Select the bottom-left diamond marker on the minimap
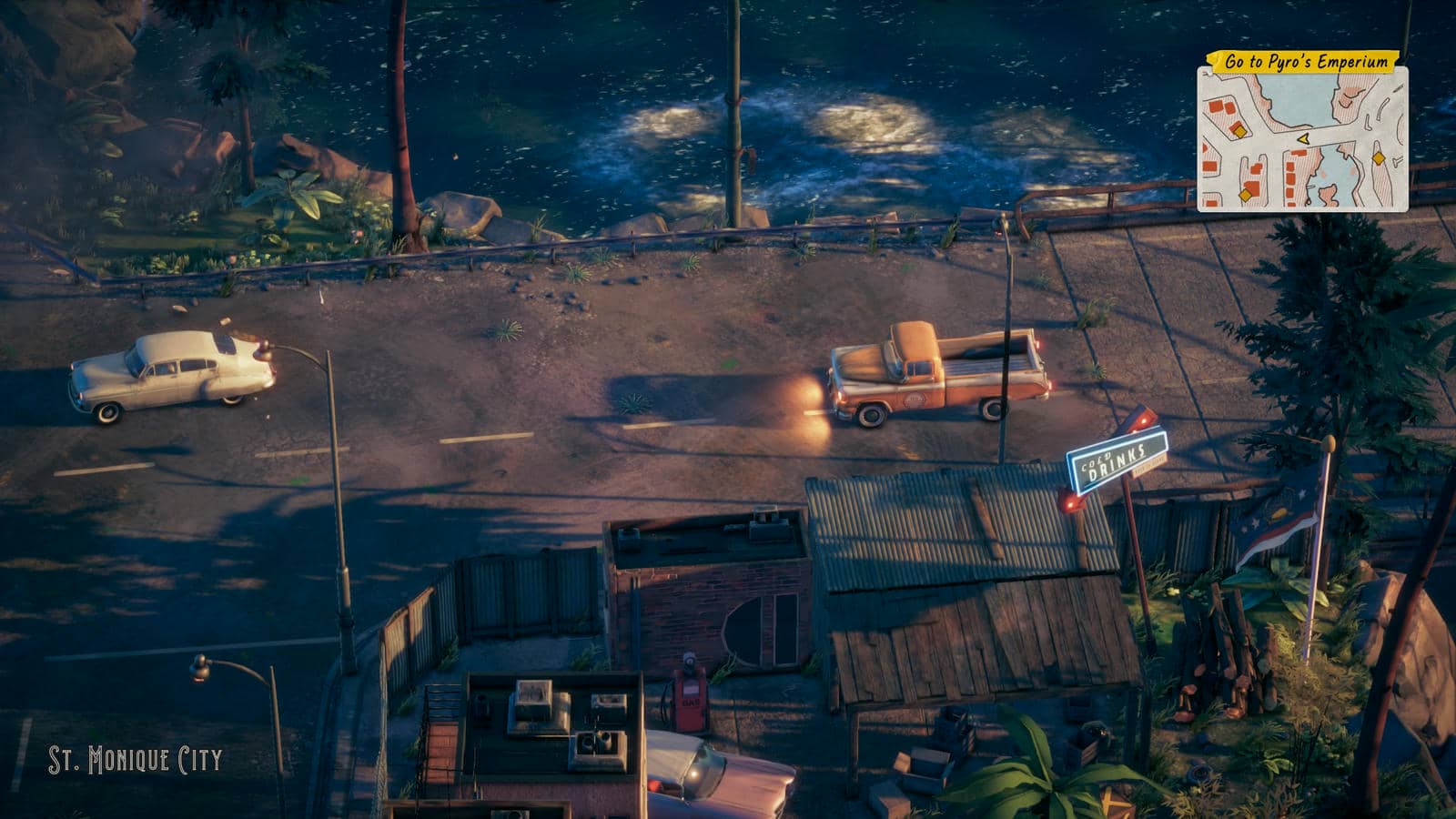The height and width of the screenshot is (819, 1456). [x=1245, y=195]
